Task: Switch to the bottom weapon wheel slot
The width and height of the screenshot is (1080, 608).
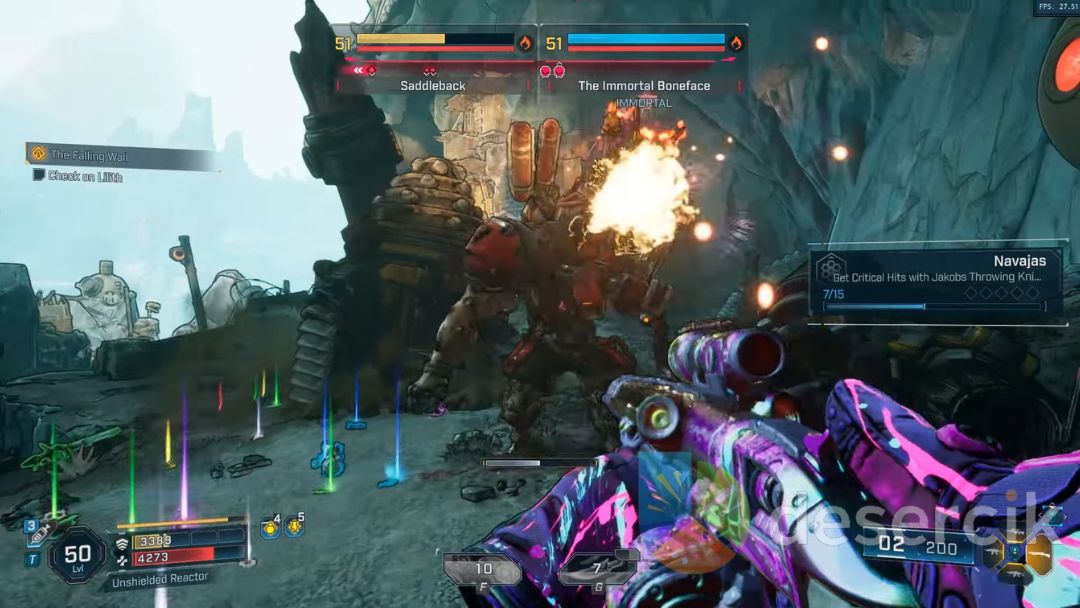Action: 1015,575
